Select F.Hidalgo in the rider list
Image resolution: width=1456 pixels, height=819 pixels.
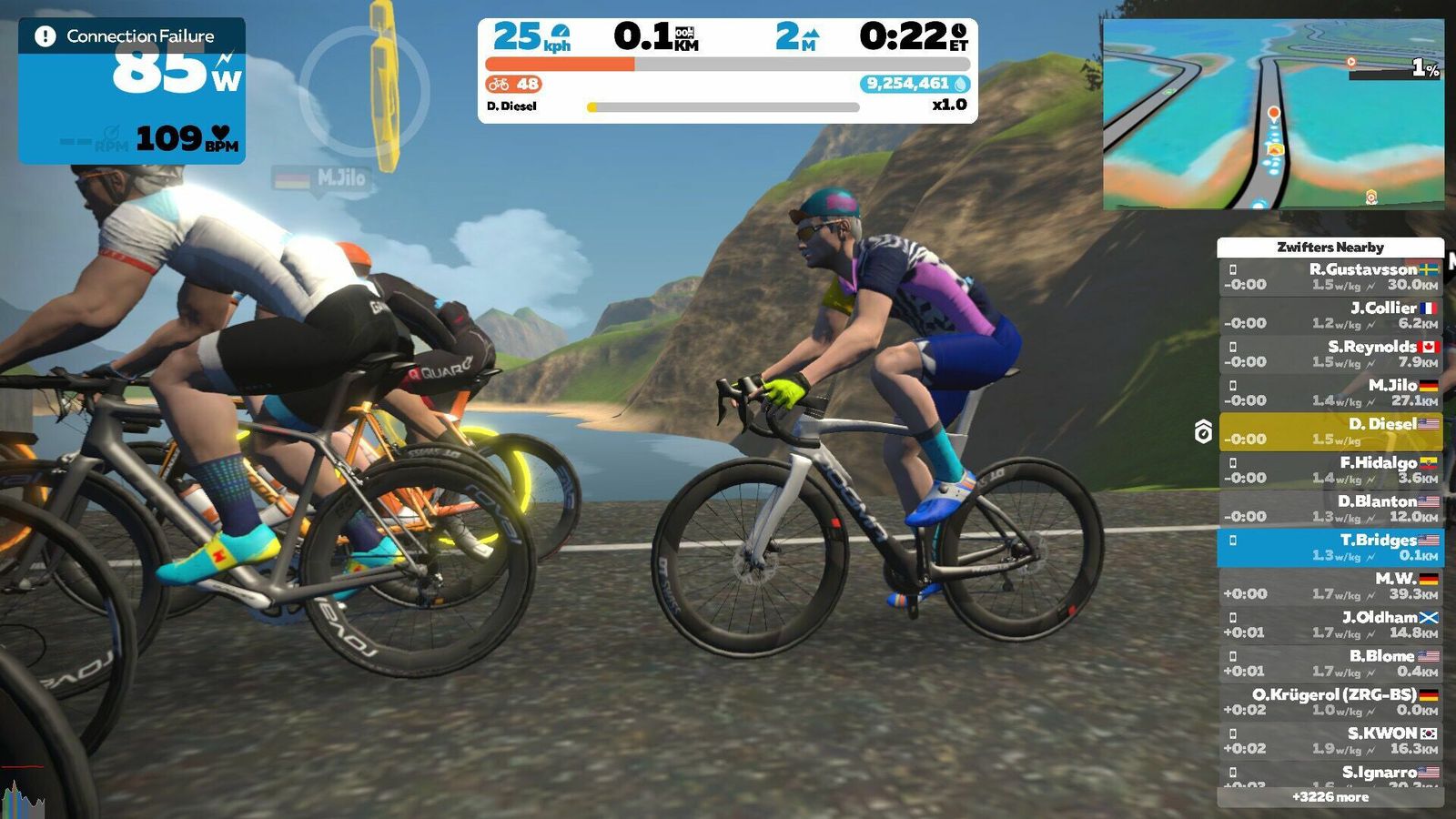pyautogui.click(x=1330, y=470)
